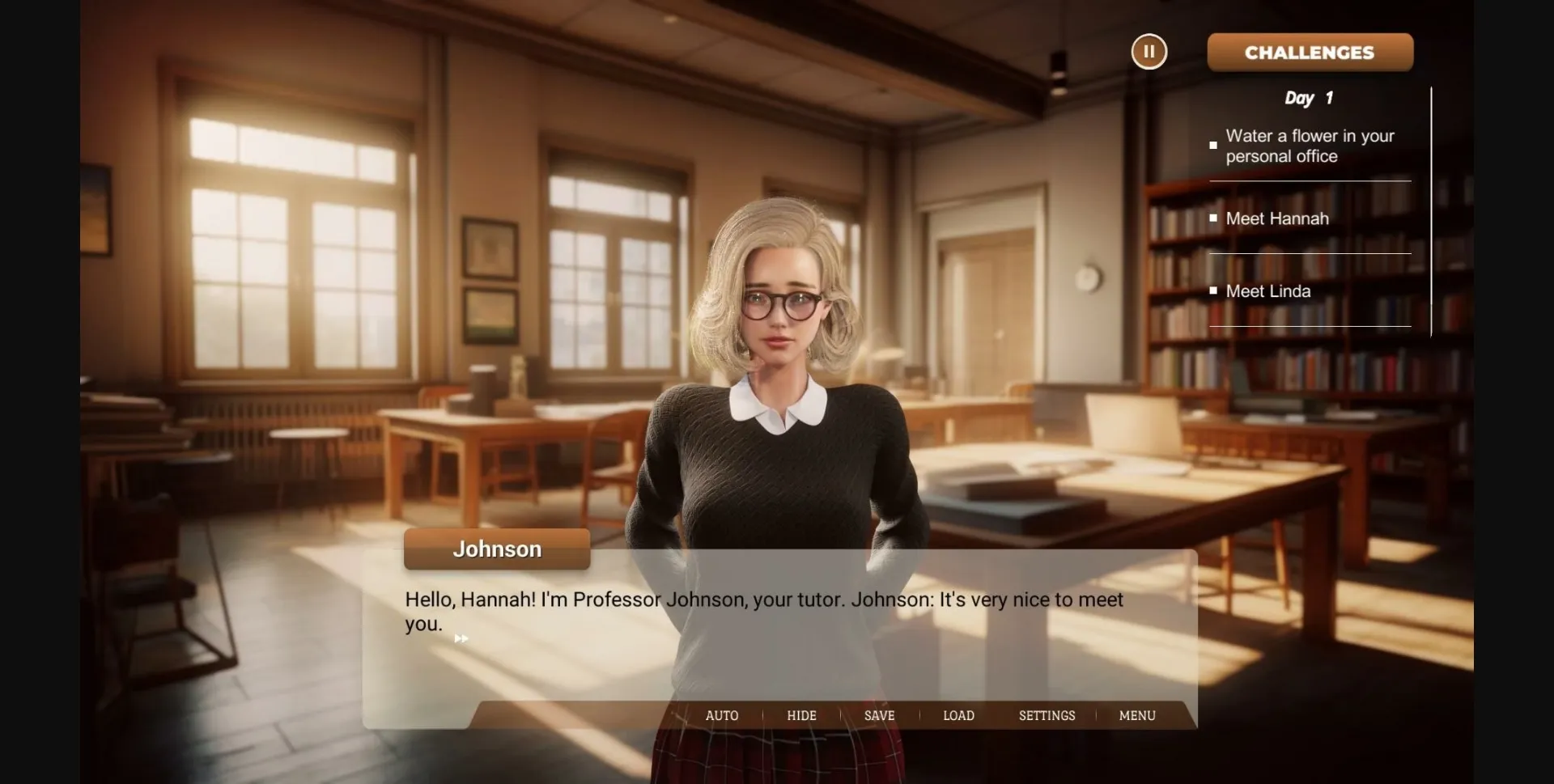Save your current game progress
Viewport: 1554px width, 784px height.
tap(879, 715)
